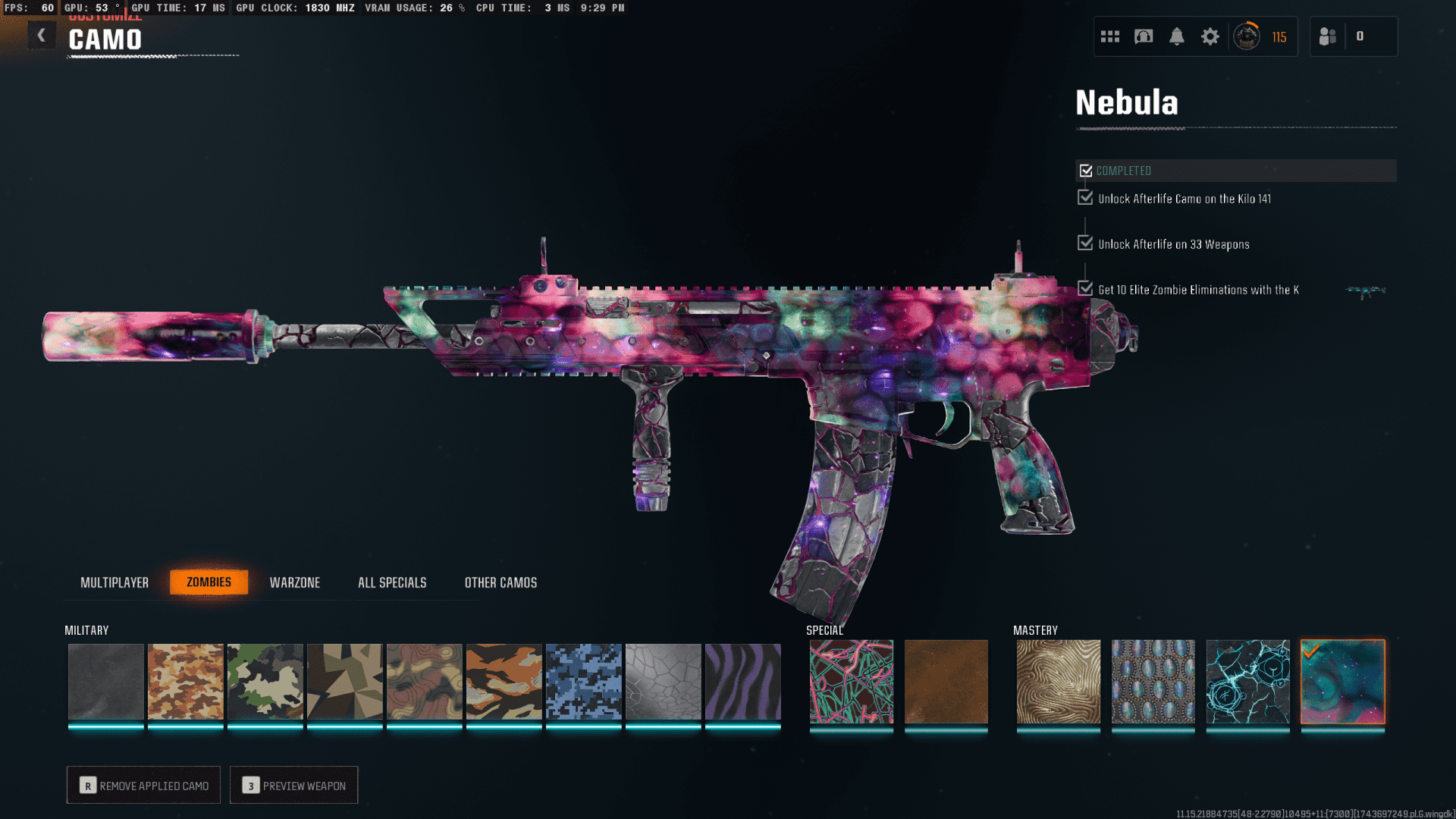Select the Zombies camo tab
Image resolution: width=1456 pixels, height=819 pixels.
point(209,582)
